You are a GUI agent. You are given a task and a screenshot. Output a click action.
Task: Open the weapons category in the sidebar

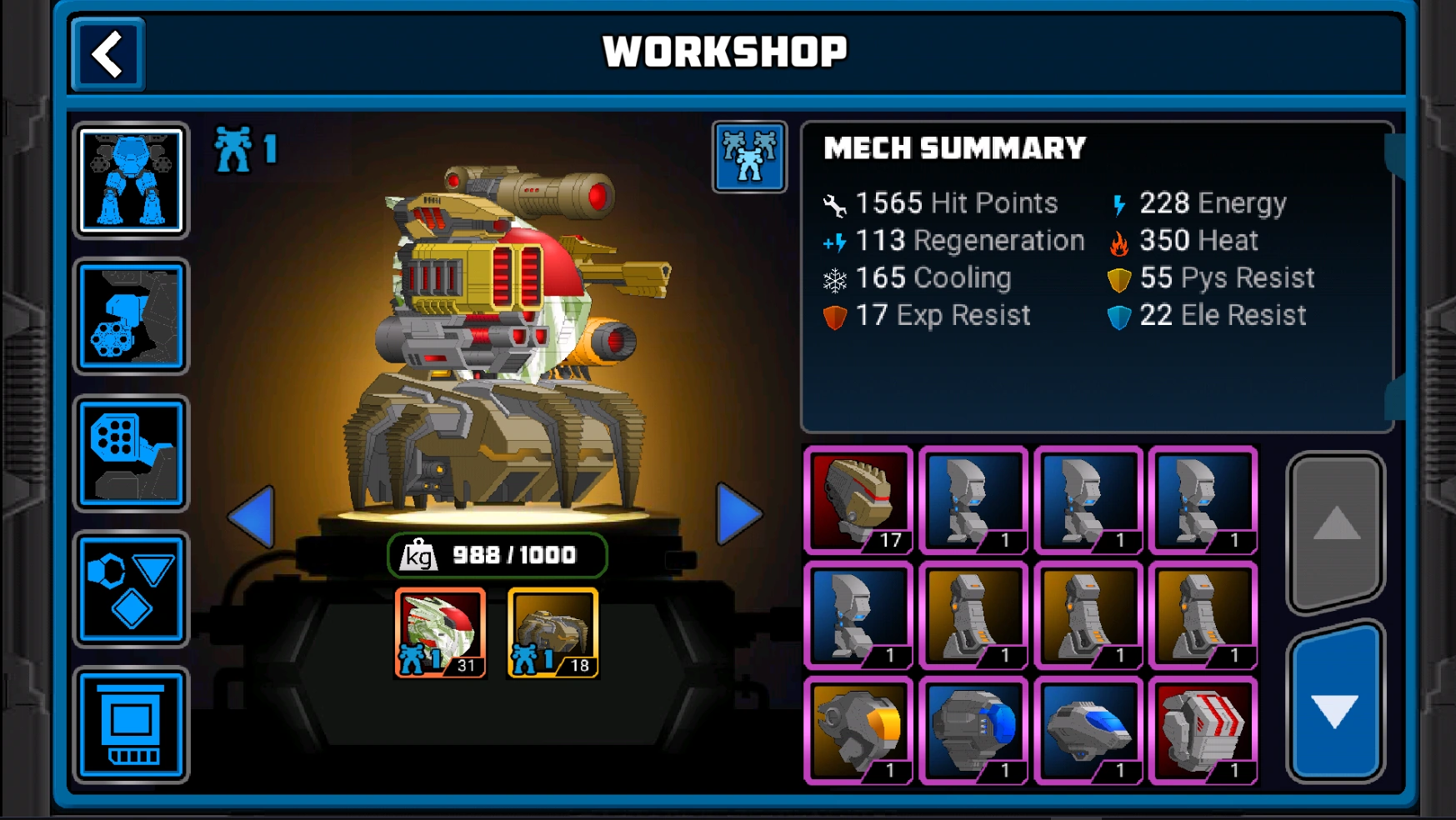pos(131,317)
